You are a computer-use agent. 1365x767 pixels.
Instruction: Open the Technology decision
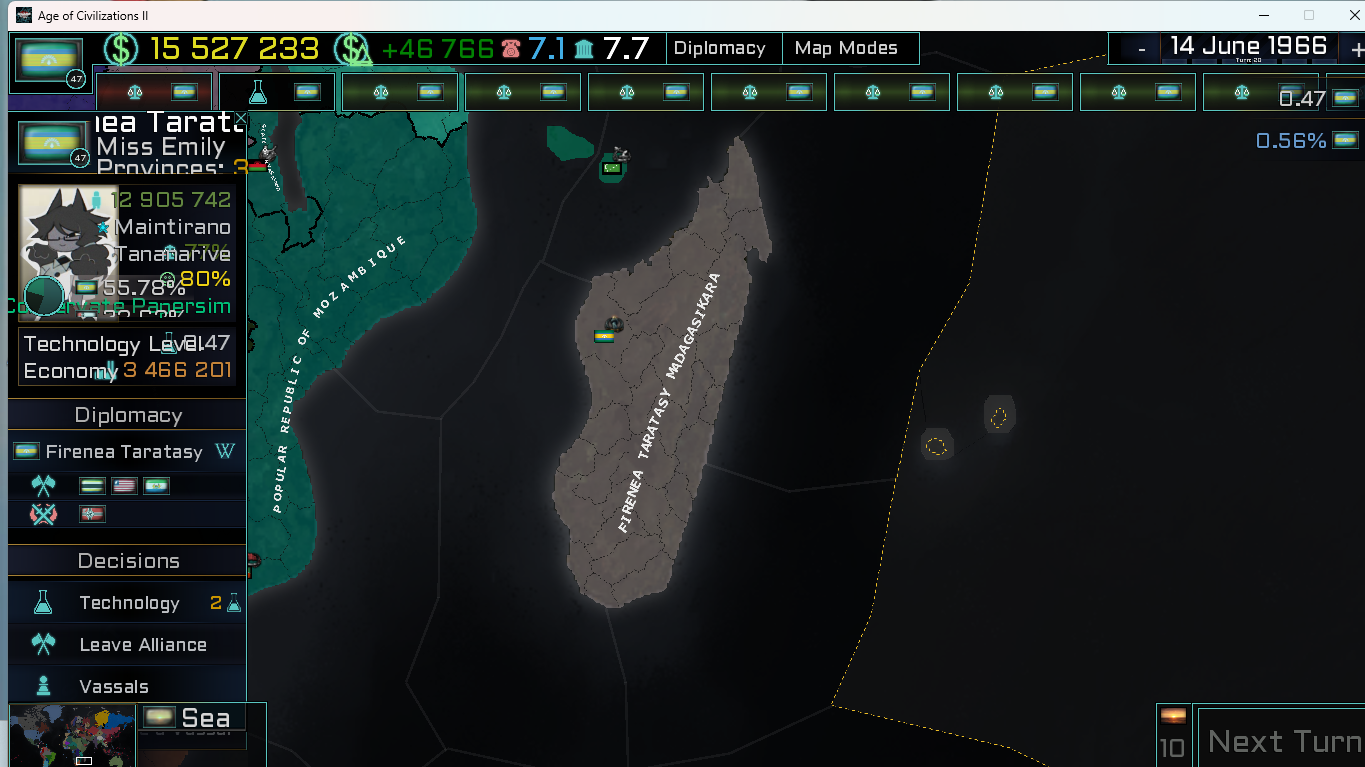pyautogui.click(x=129, y=603)
